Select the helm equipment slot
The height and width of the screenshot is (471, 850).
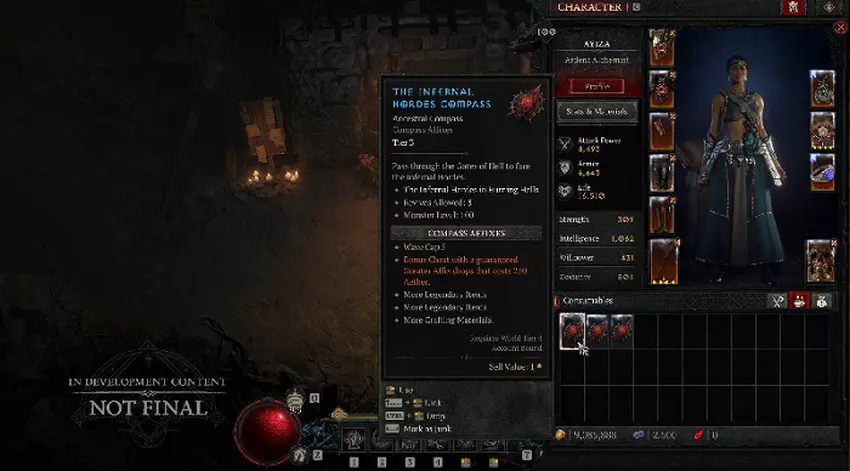(x=662, y=47)
